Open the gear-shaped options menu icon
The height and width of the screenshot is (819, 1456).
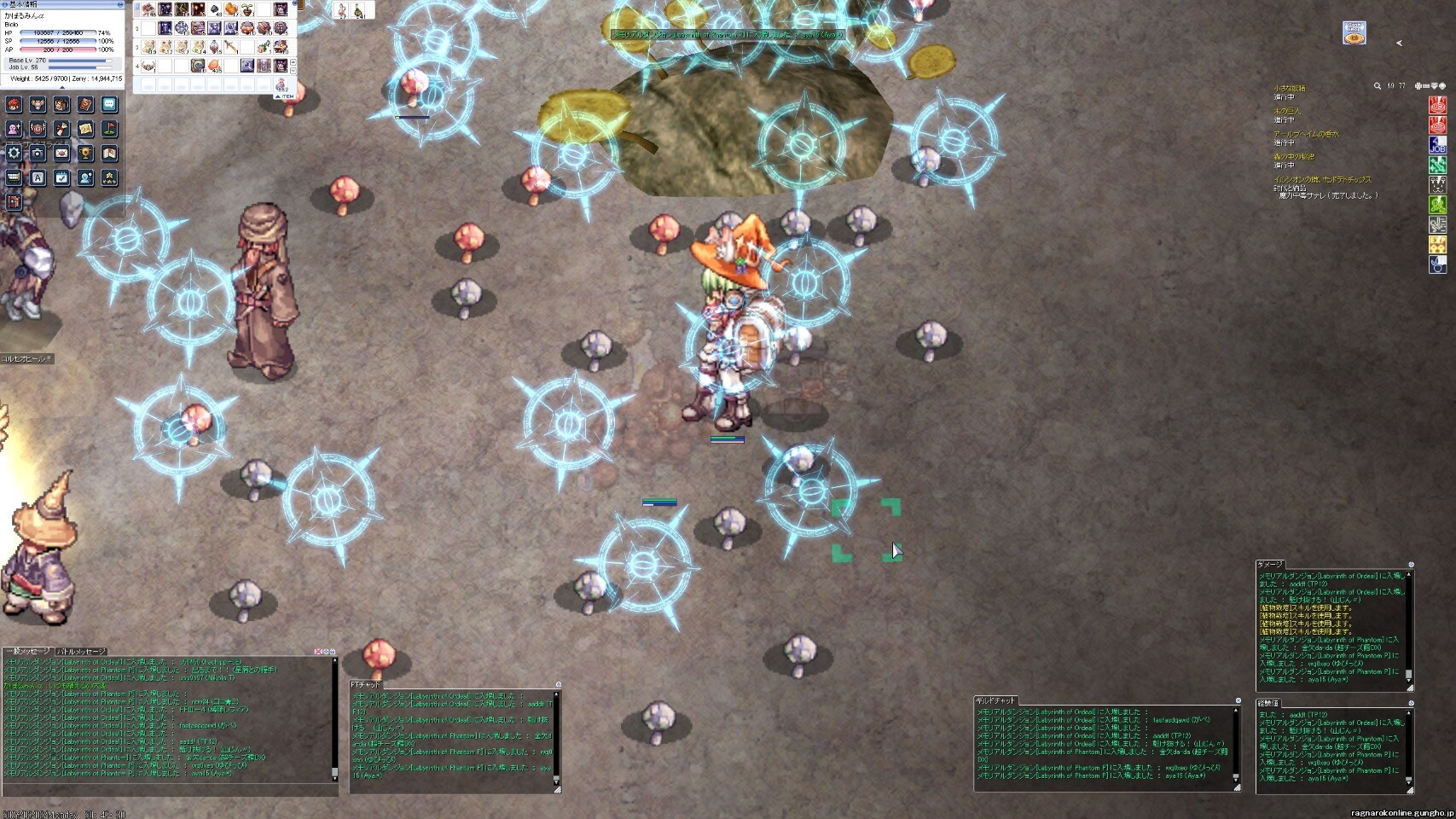click(14, 153)
